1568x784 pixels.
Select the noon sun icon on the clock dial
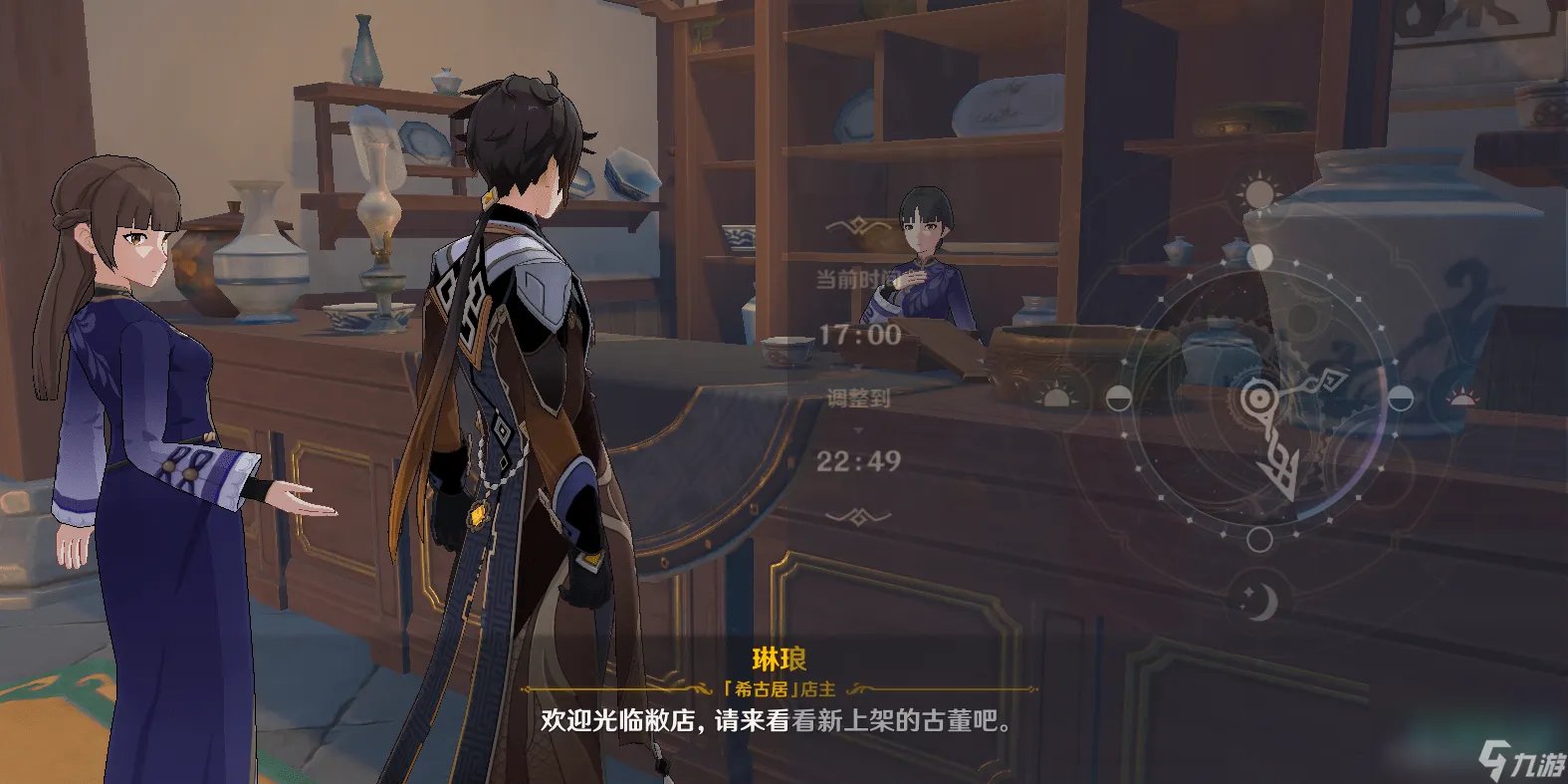tap(1260, 195)
